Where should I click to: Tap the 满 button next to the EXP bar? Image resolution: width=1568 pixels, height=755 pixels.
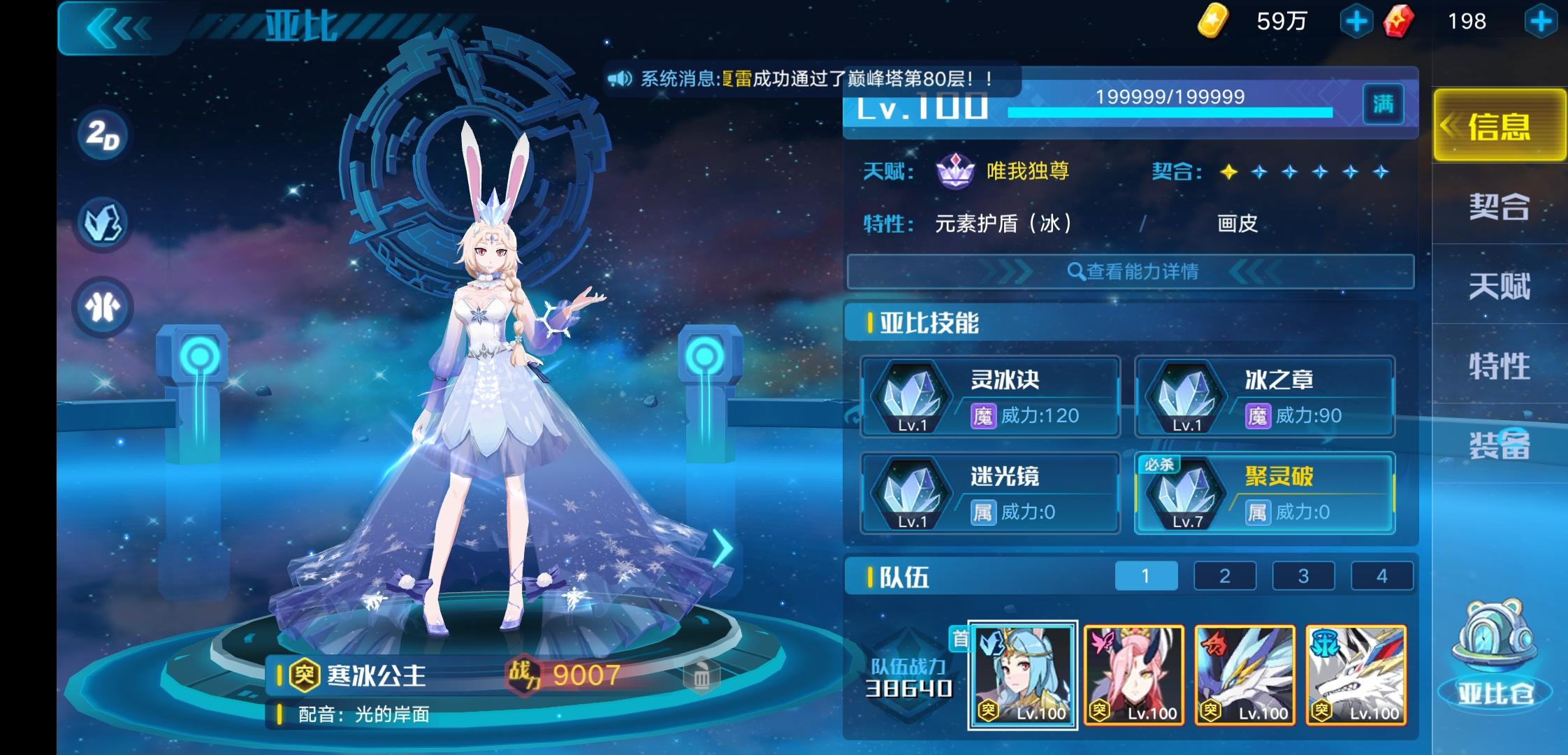click(x=1383, y=103)
